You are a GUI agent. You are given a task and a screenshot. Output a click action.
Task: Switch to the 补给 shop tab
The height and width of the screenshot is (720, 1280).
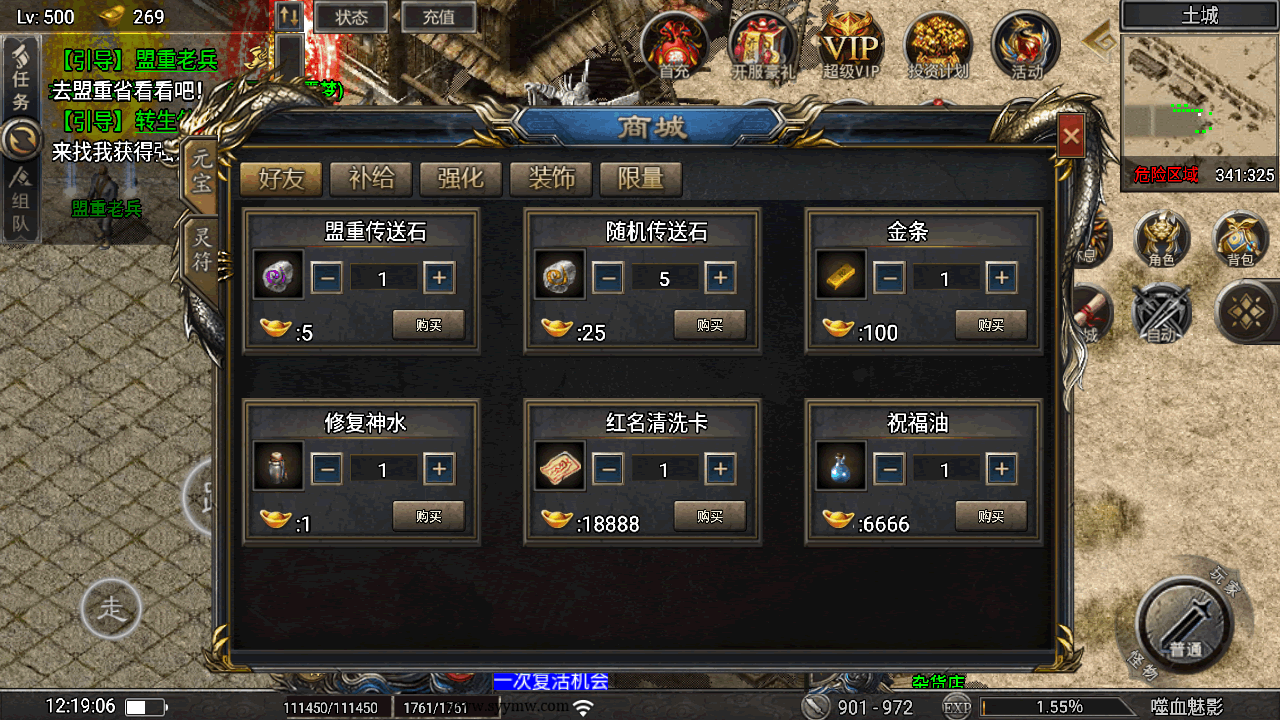[371, 179]
